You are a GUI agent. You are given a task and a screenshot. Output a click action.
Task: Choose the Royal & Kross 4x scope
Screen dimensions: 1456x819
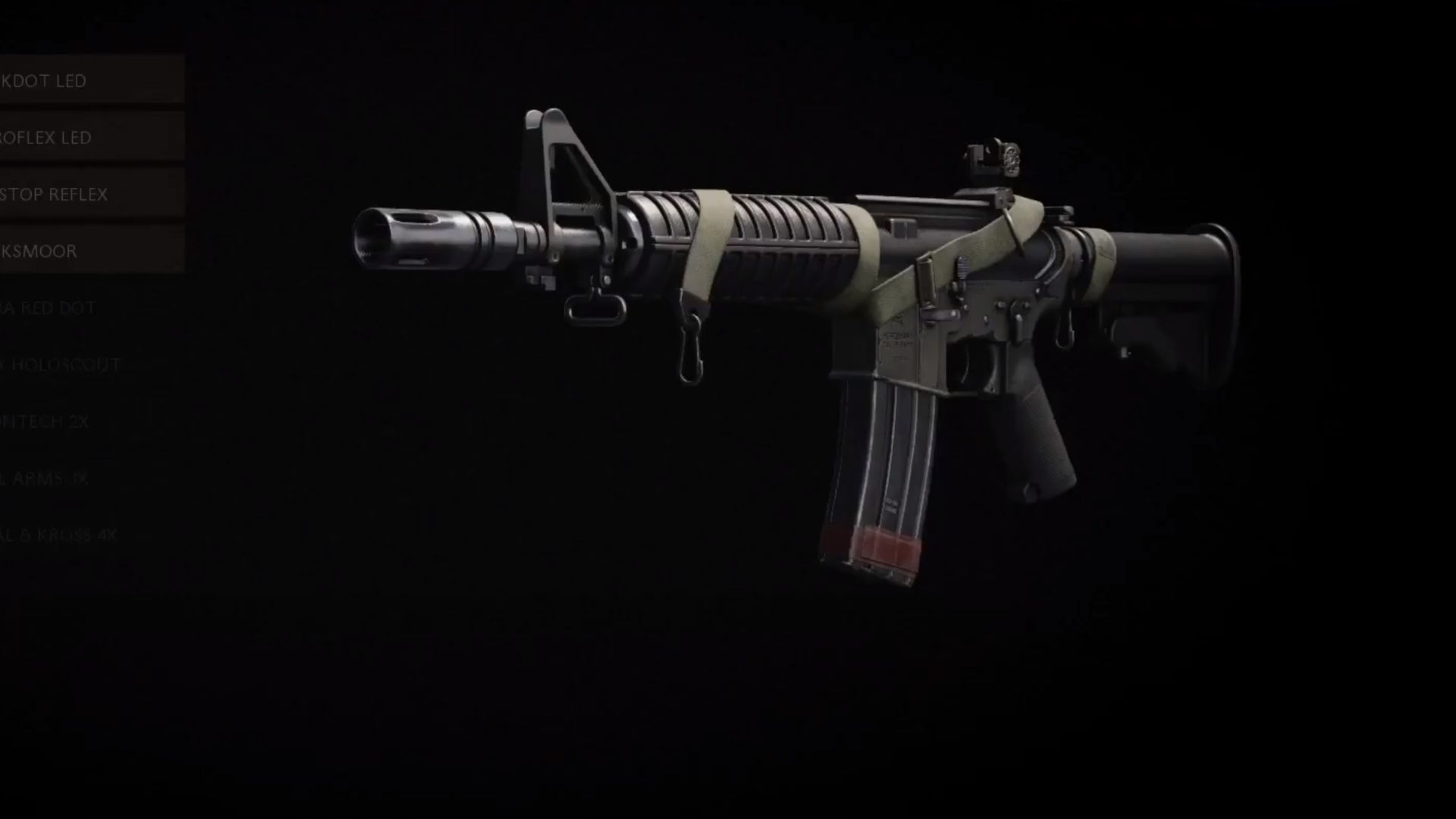pyautogui.click(x=76, y=535)
